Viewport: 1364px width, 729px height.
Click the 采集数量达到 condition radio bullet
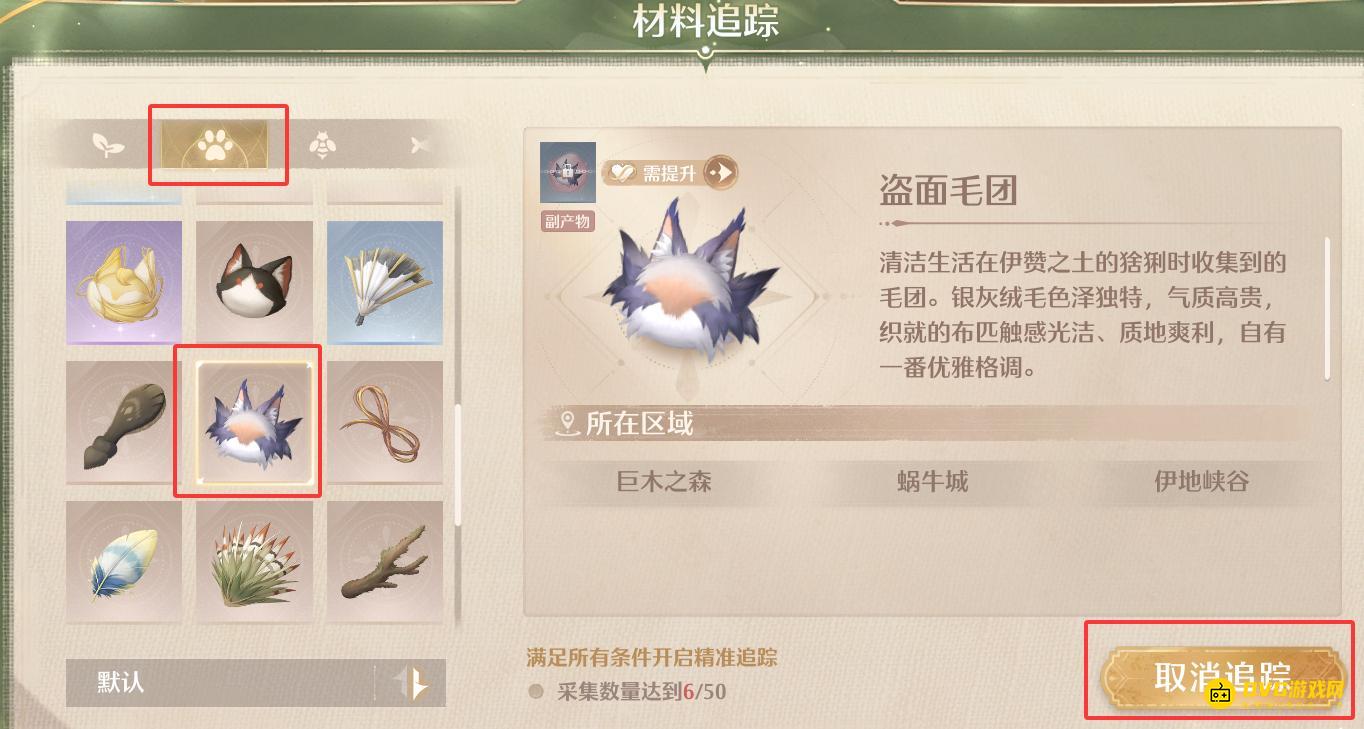[538, 692]
